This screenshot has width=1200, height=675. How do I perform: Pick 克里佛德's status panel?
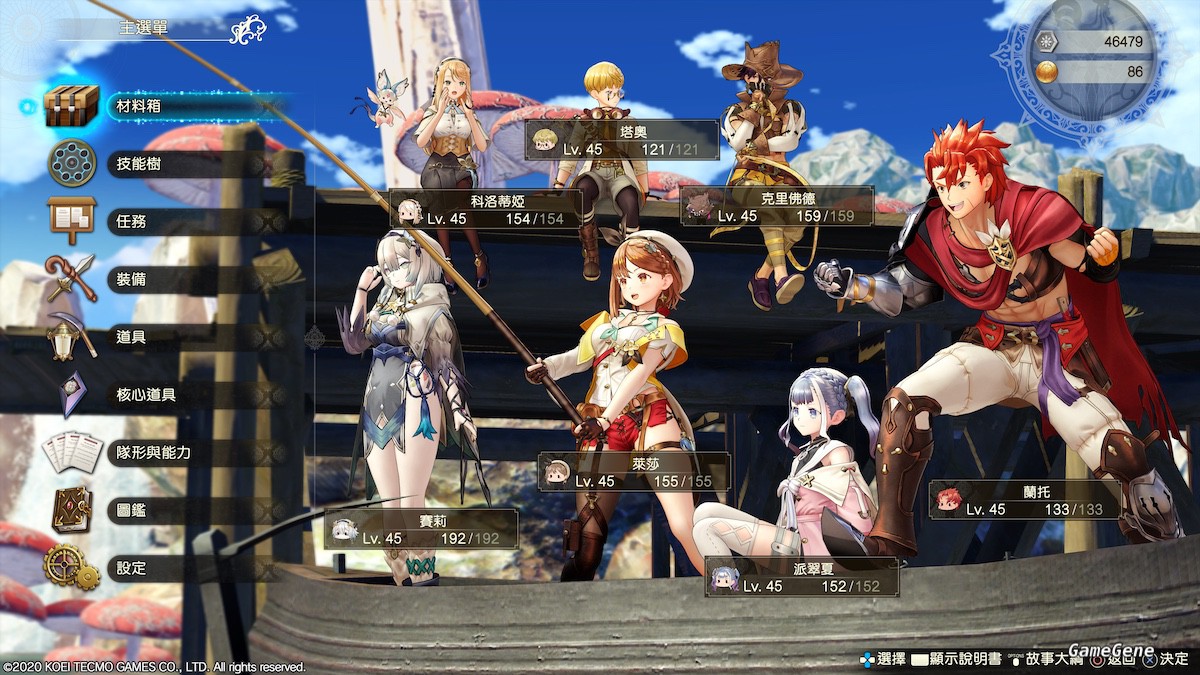pos(776,205)
